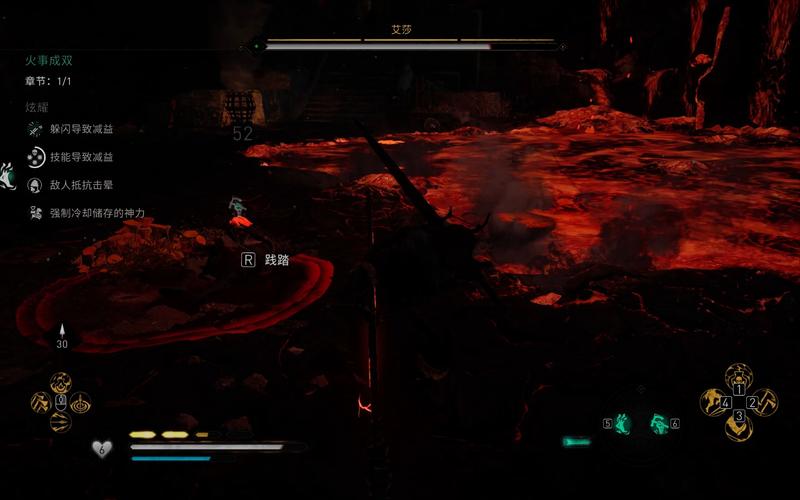Use the ripple ranged ability in left wheel
This screenshot has height=500, width=800.
(x=80, y=402)
